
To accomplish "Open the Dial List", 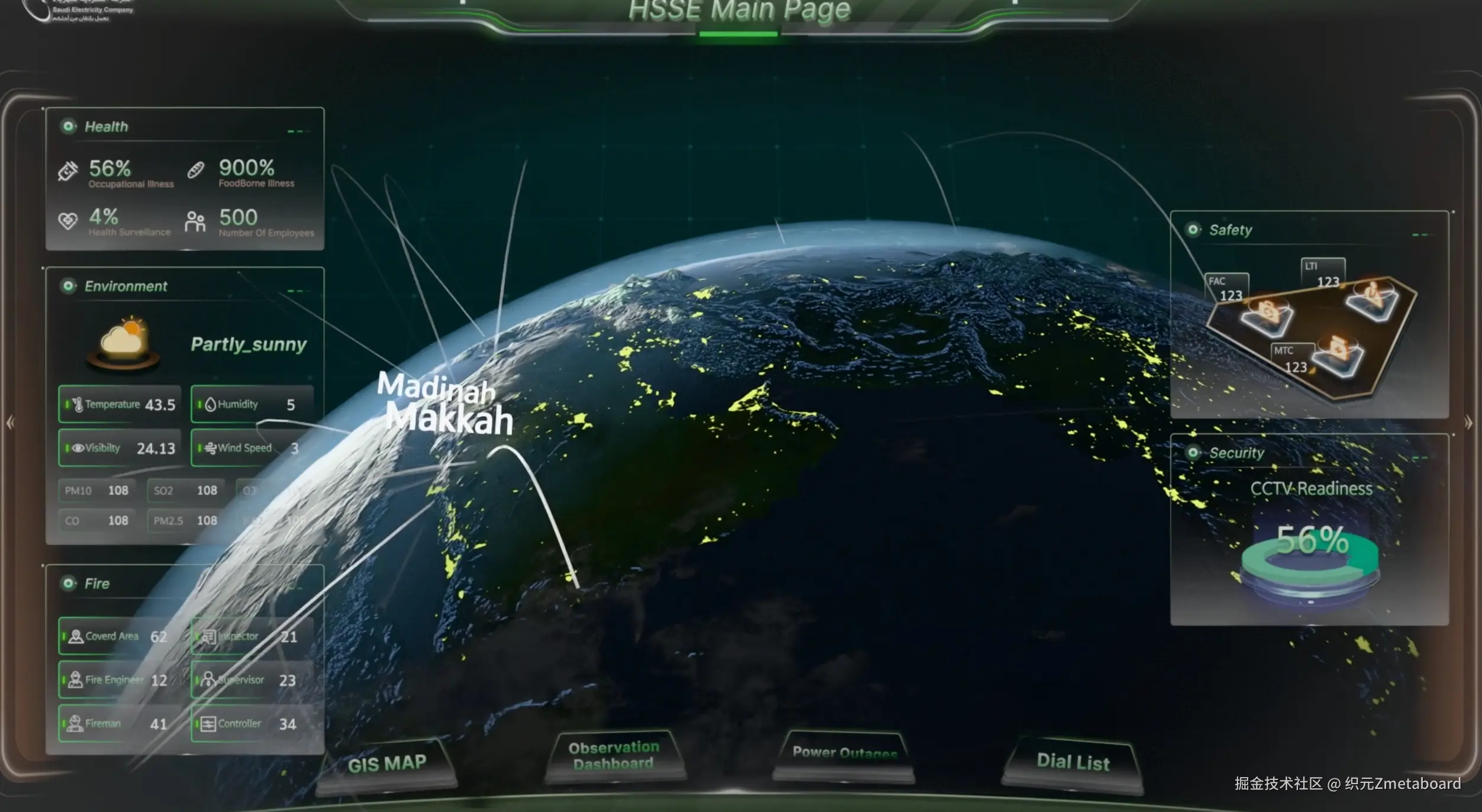I will (1073, 762).
